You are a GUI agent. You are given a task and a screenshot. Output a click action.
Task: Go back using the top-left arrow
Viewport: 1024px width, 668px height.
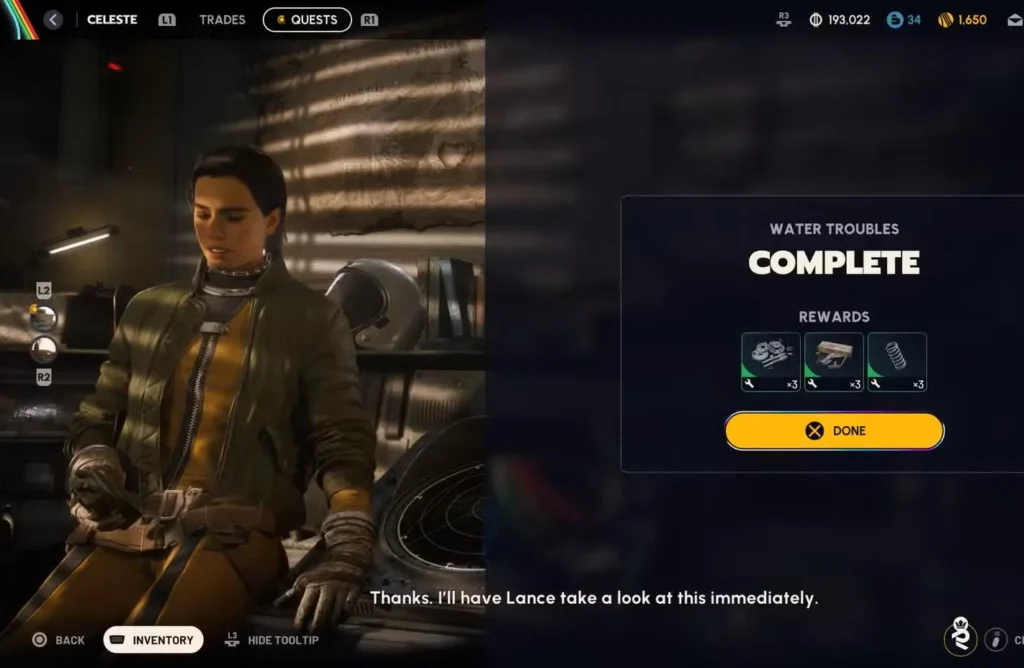click(x=53, y=20)
